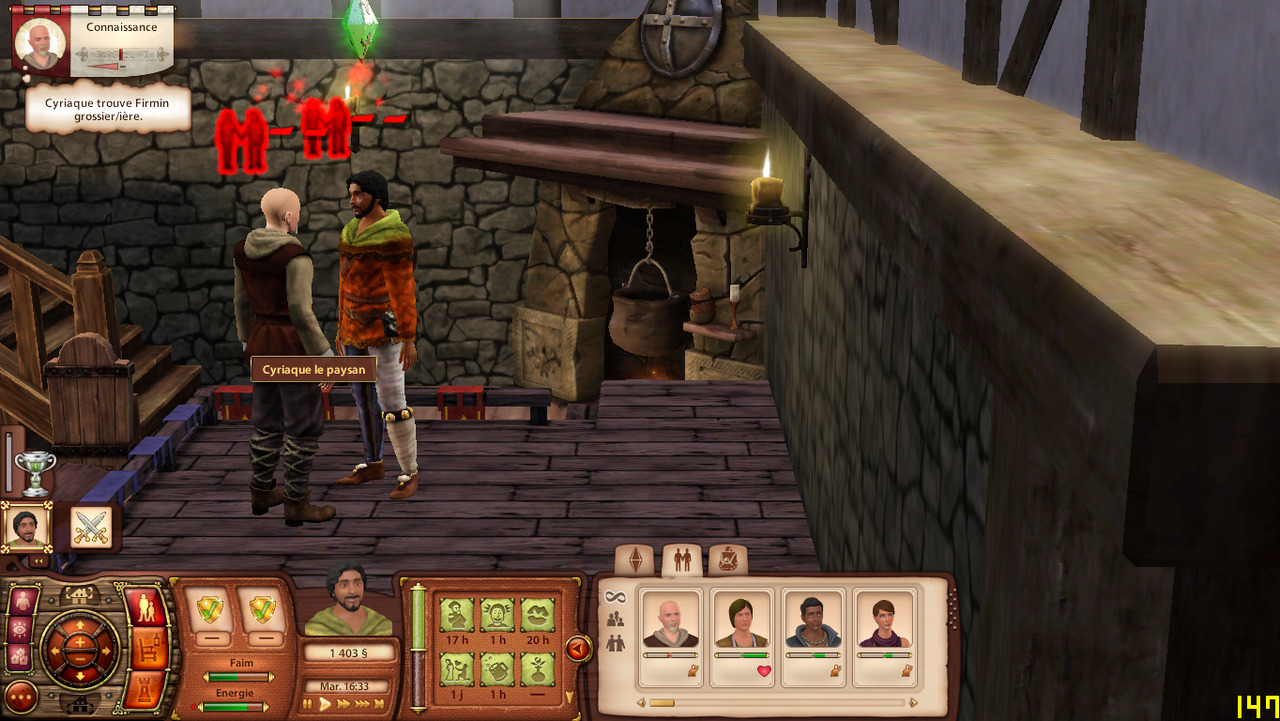
Task: Click Cyriaque's portrait in the conversation banner
Action: point(41,44)
